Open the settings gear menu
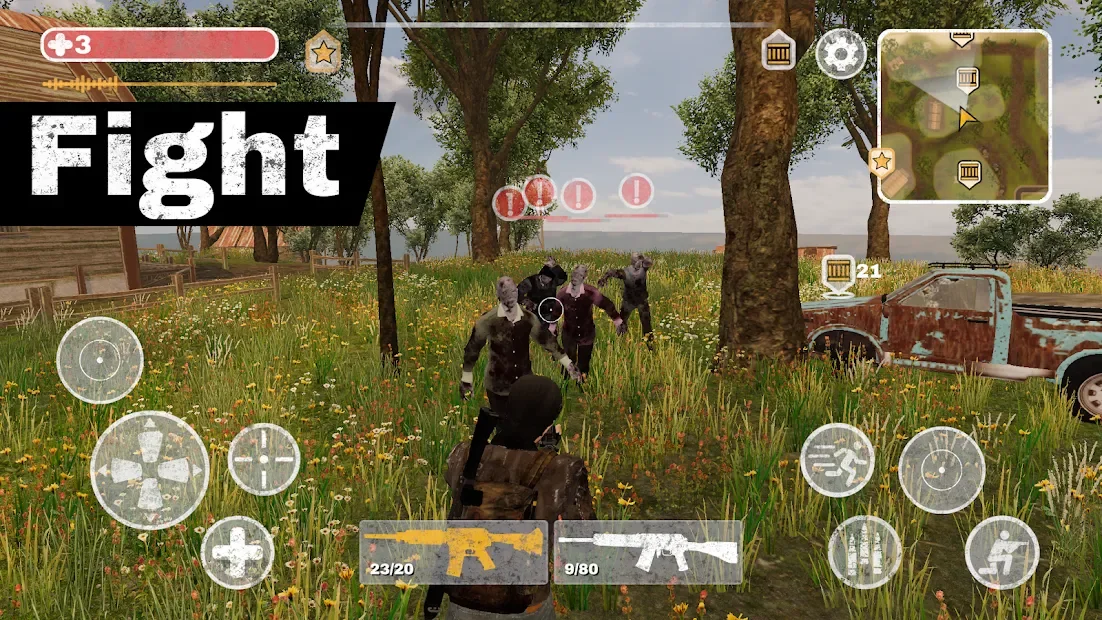This screenshot has height=620, width=1102. coord(840,53)
